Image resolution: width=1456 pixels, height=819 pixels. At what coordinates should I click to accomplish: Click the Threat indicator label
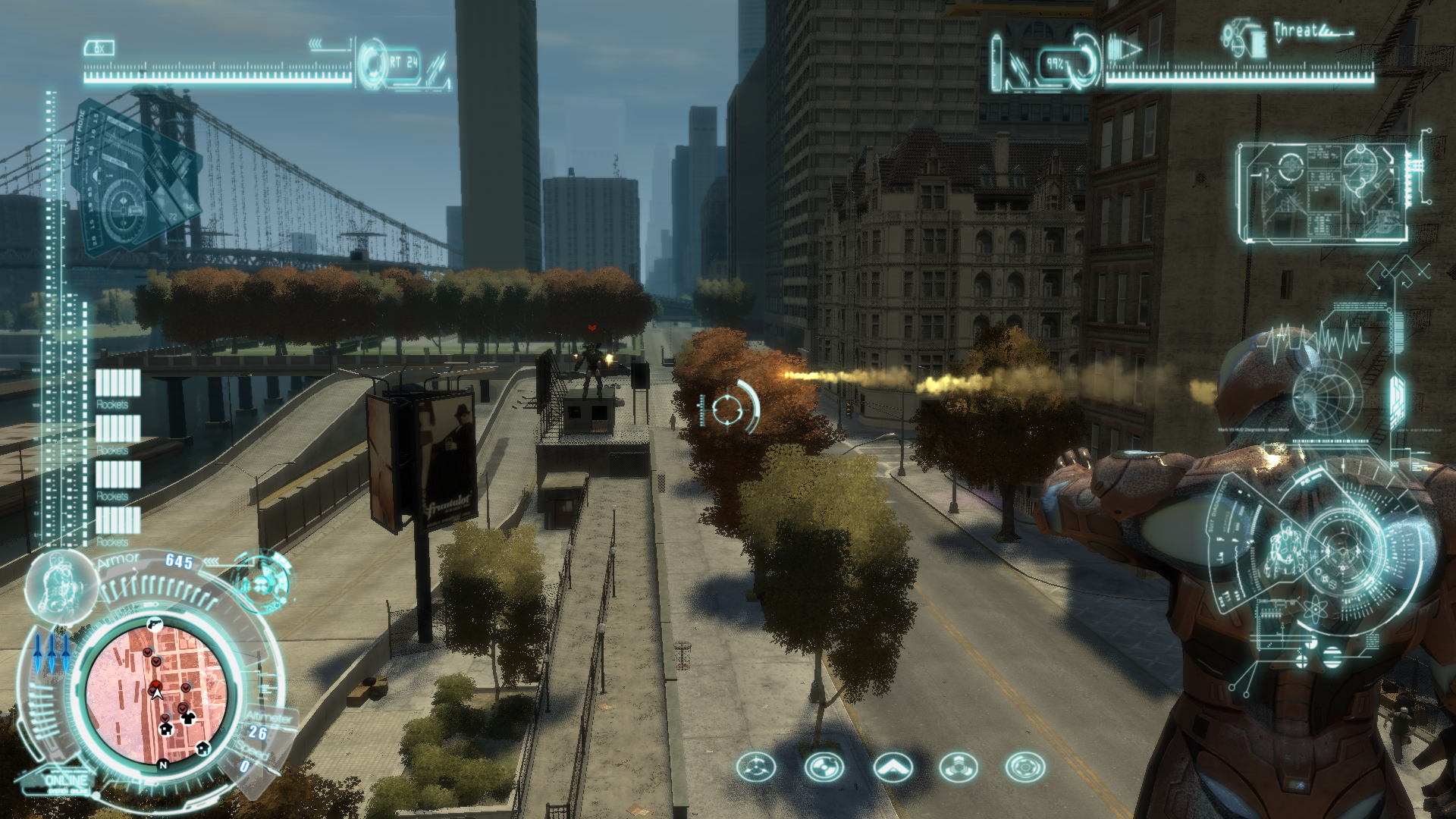click(x=1295, y=31)
